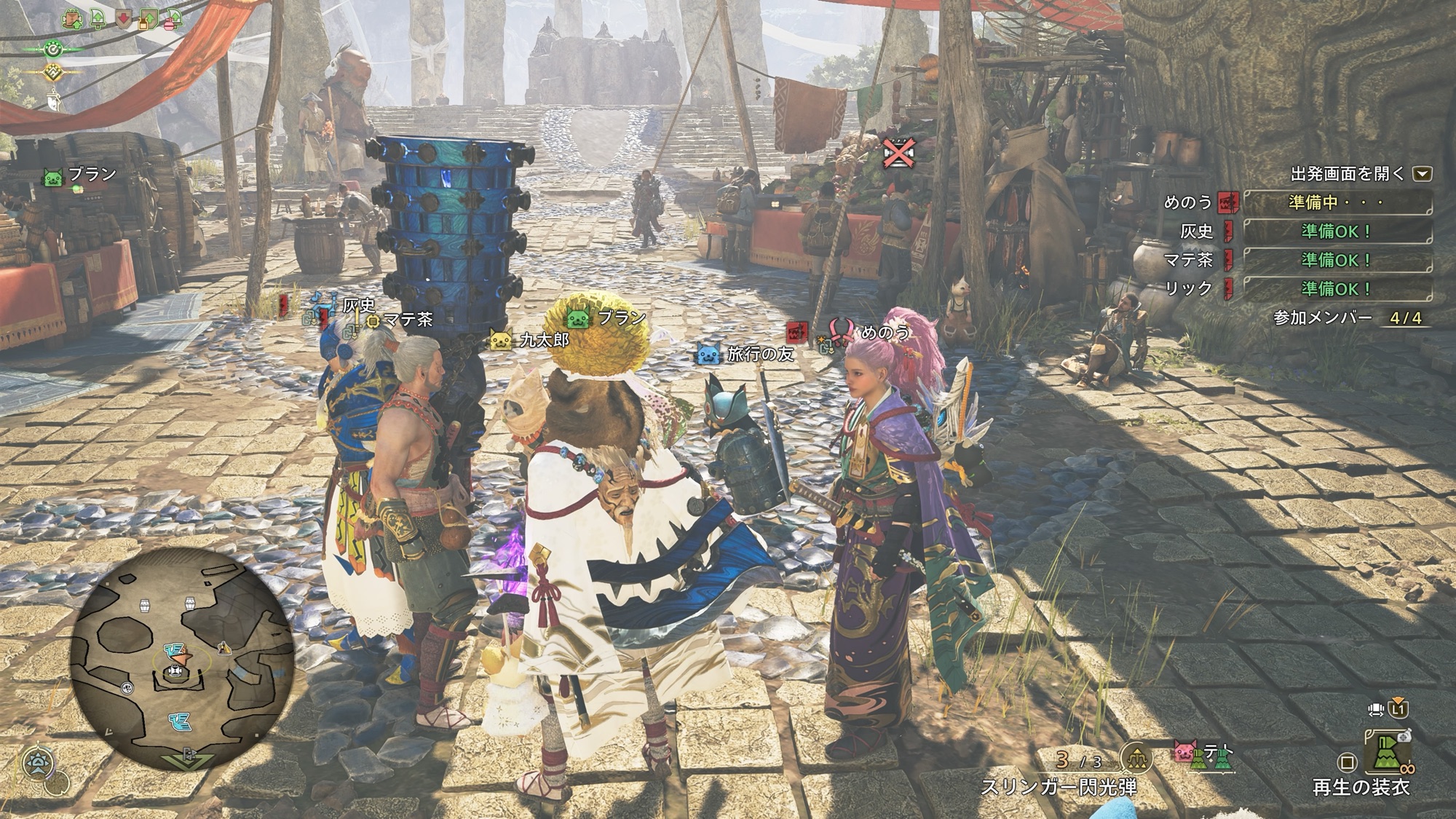Select 灰史's 準備OK row
1456x819 pixels.
pyautogui.click(x=1337, y=232)
